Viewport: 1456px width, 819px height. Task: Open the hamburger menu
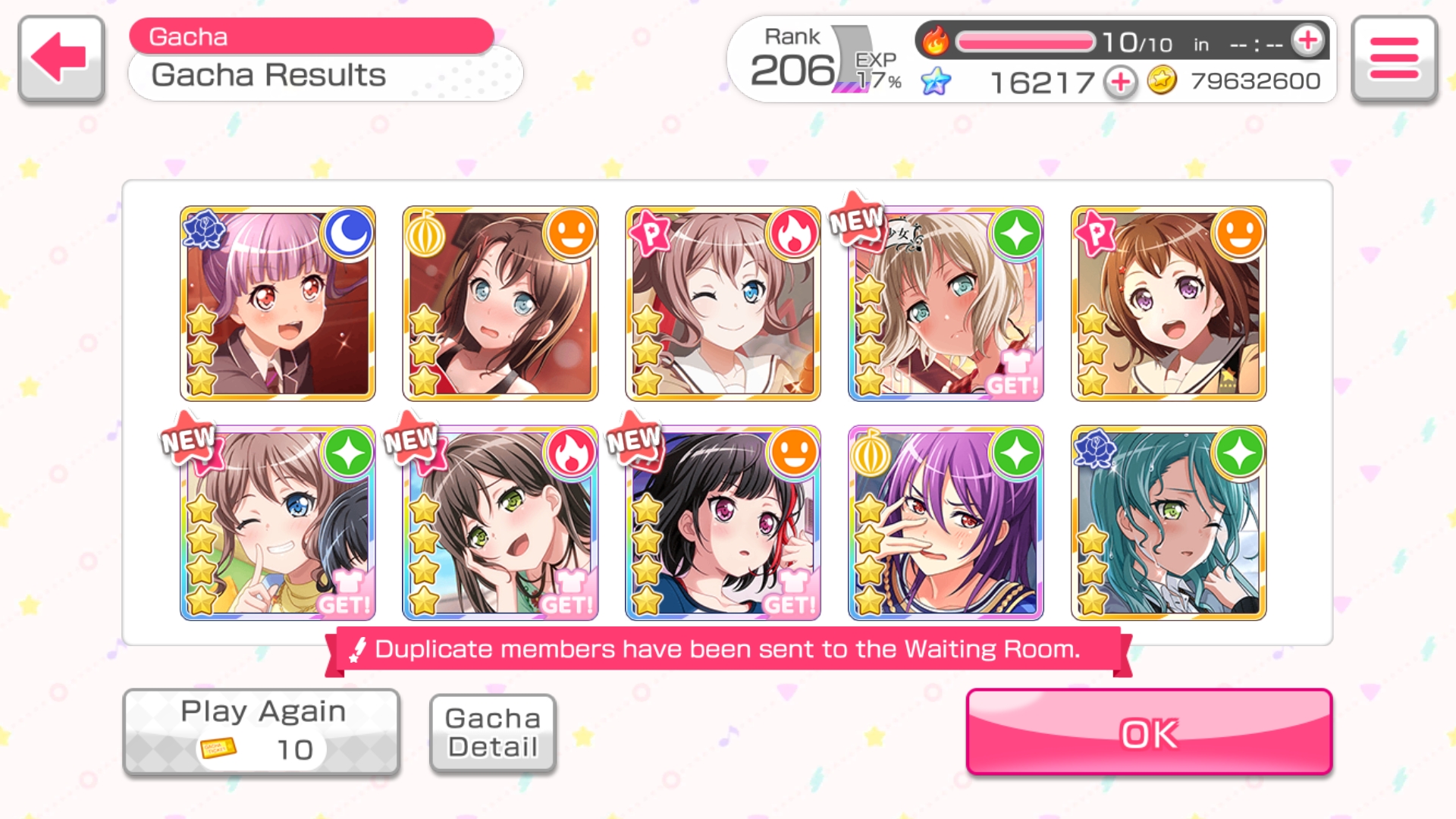click(1394, 58)
